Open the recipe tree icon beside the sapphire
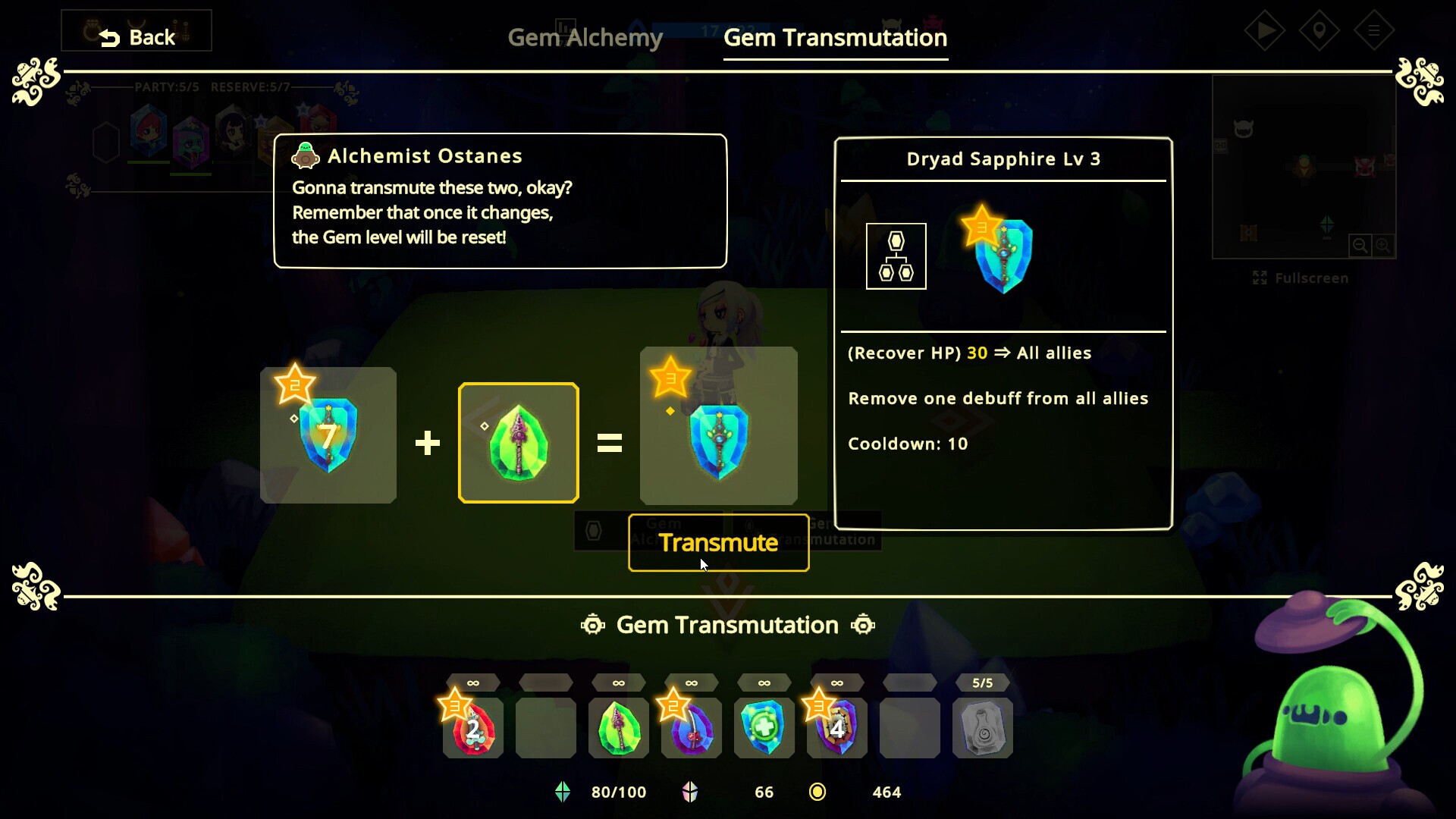 (x=896, y=256)
